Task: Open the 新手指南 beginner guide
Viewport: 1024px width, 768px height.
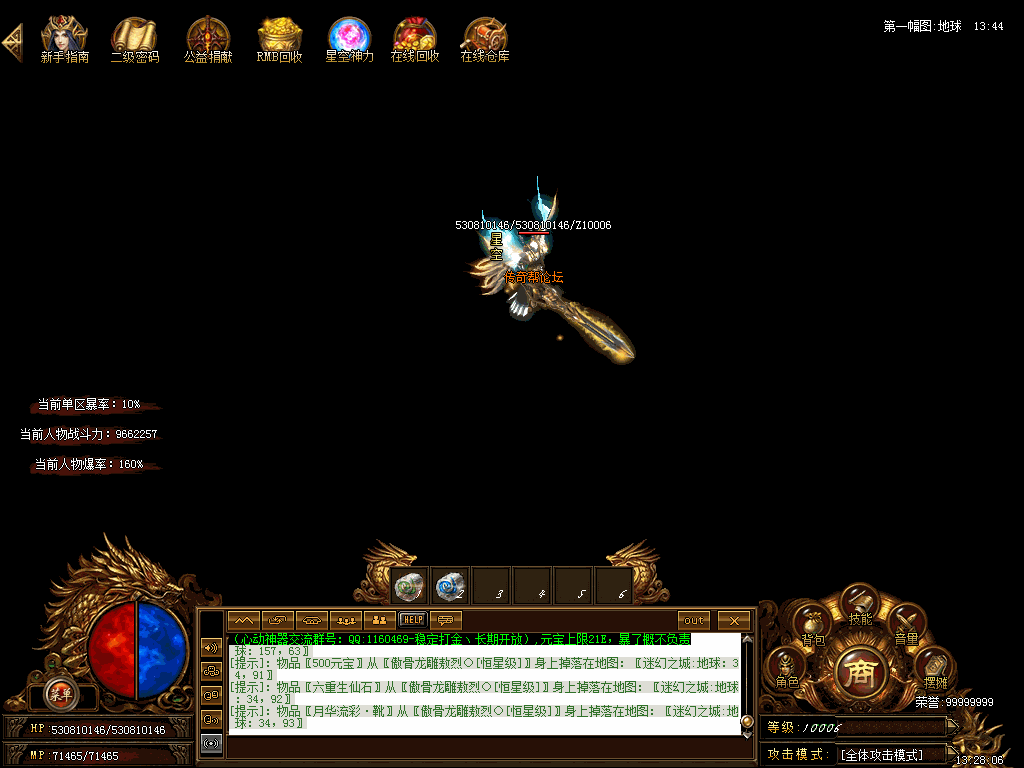Action: 64,38
